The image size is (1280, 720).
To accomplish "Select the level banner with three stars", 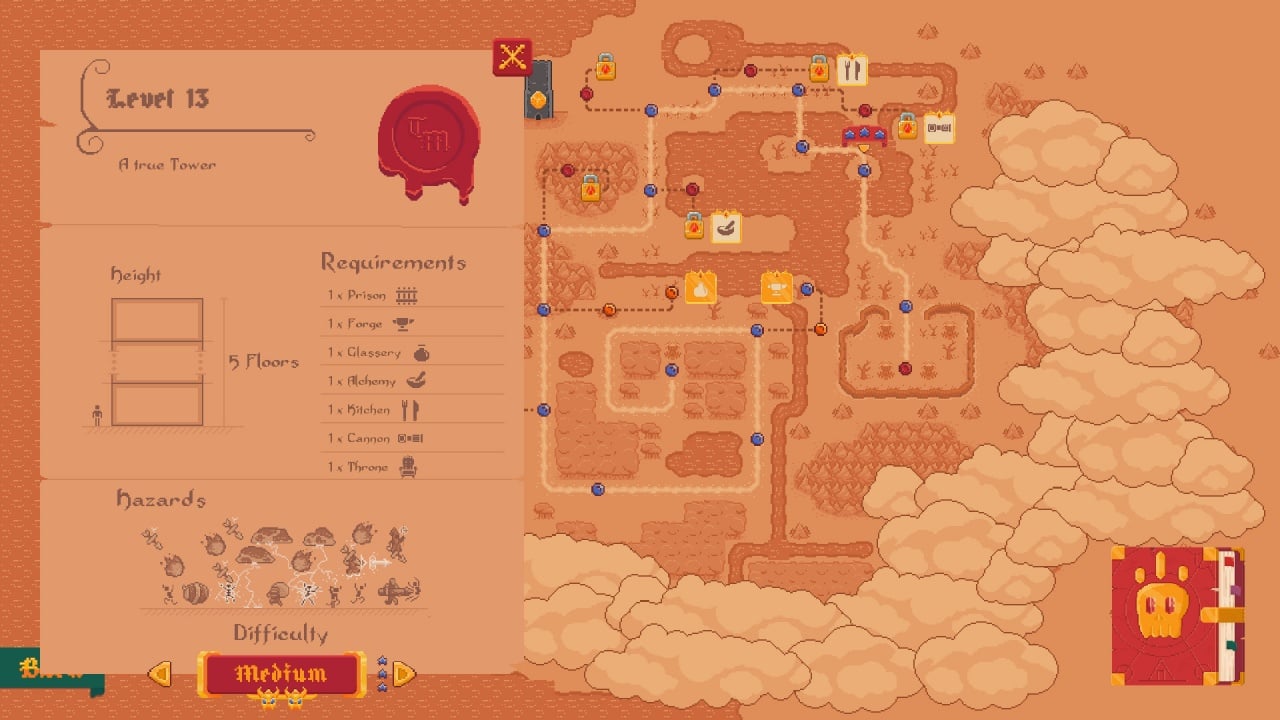I will (x=865, y=135).
